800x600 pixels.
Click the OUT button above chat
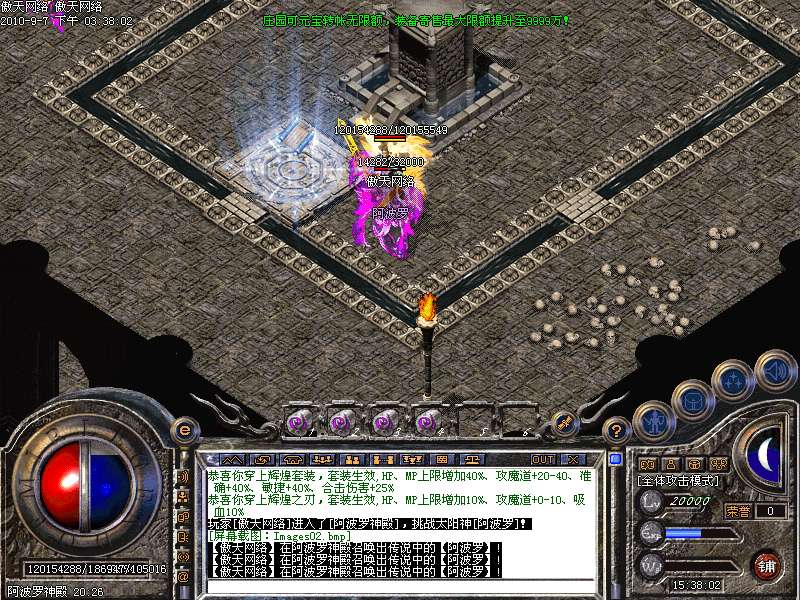[543, 460]
